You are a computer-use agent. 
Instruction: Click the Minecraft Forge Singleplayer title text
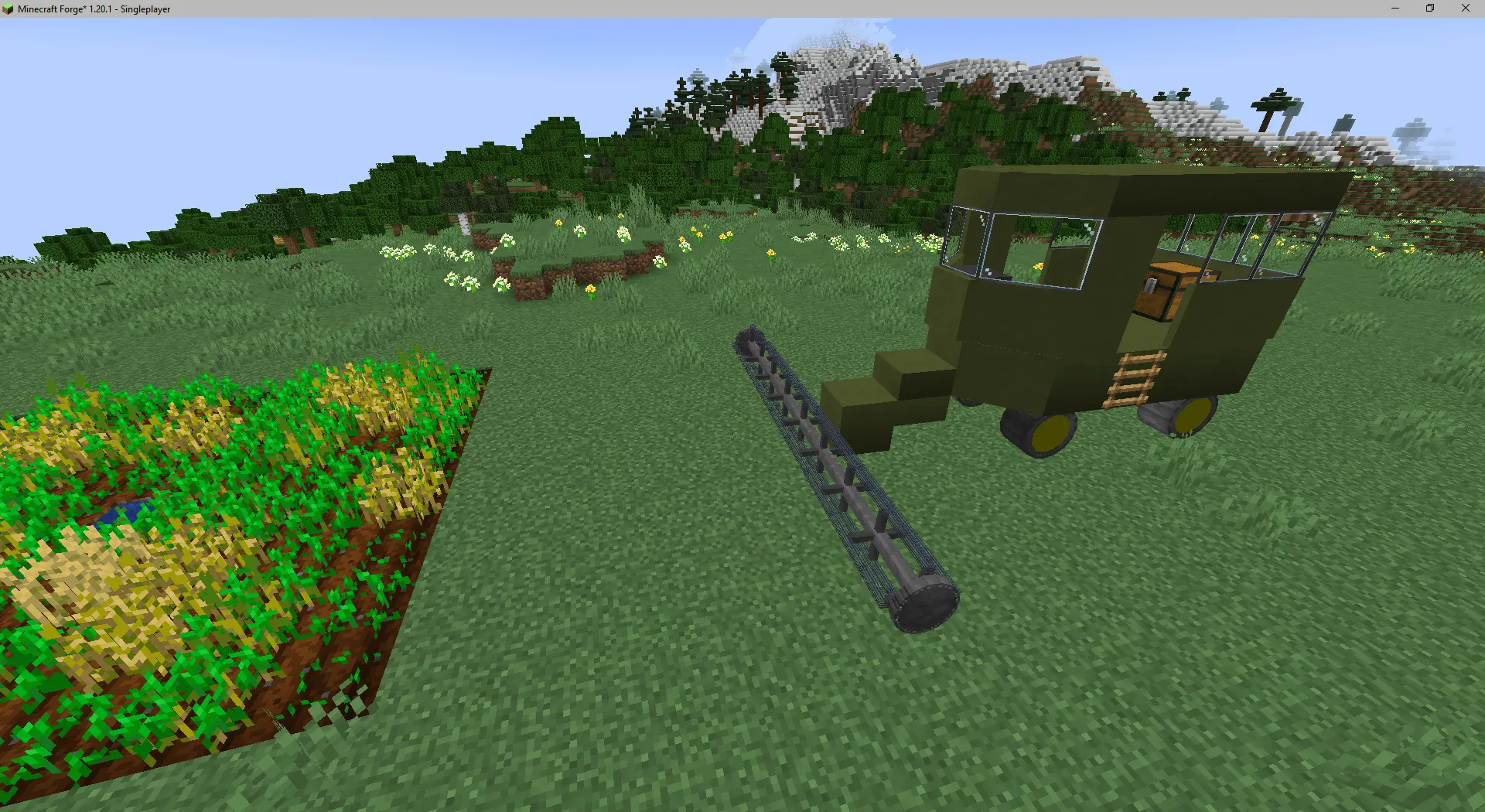(93, 9)
